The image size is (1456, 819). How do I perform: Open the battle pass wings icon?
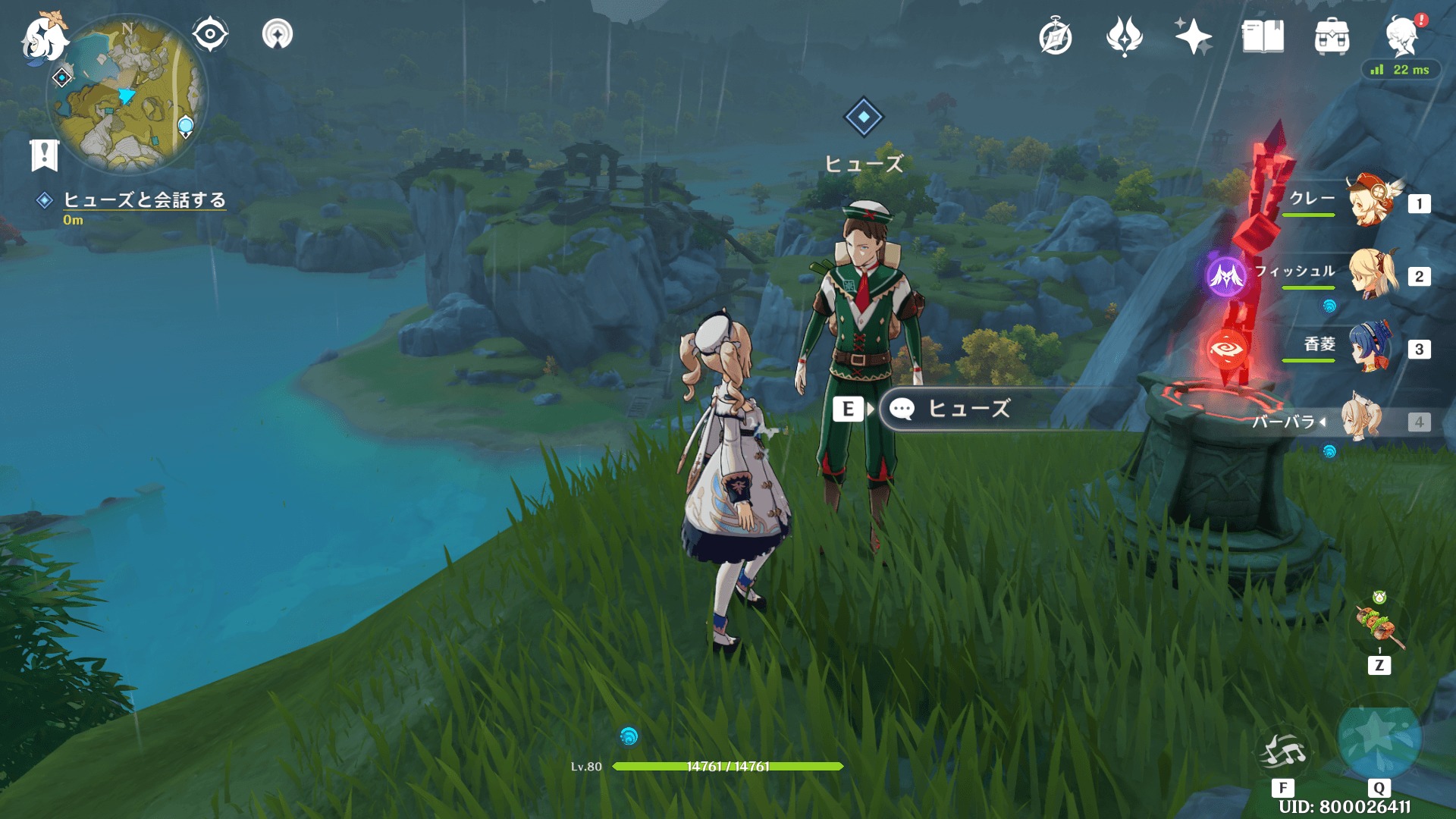[1124, 36]
